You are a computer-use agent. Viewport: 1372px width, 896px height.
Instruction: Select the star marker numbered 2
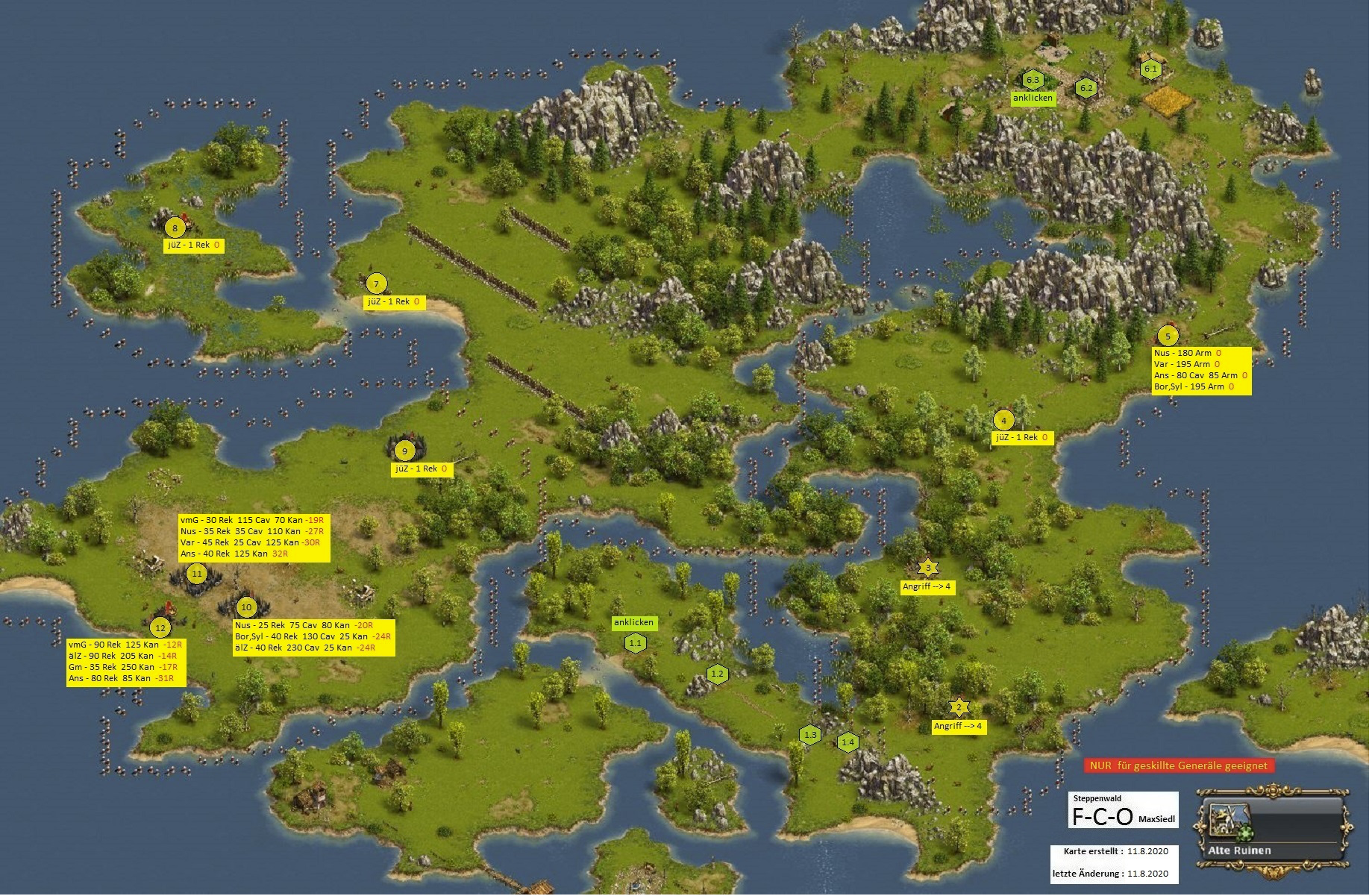[x=959, y=707]
